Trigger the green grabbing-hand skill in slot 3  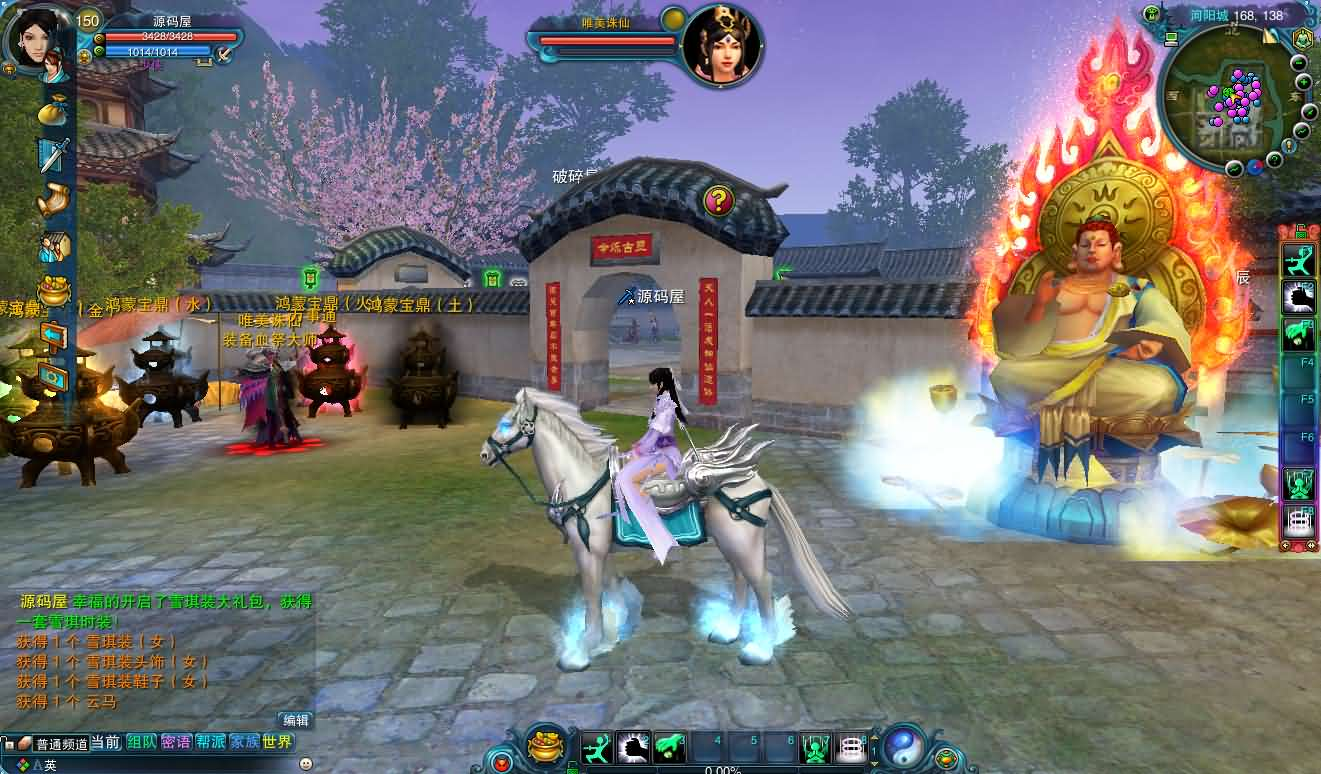click(671, 747)
